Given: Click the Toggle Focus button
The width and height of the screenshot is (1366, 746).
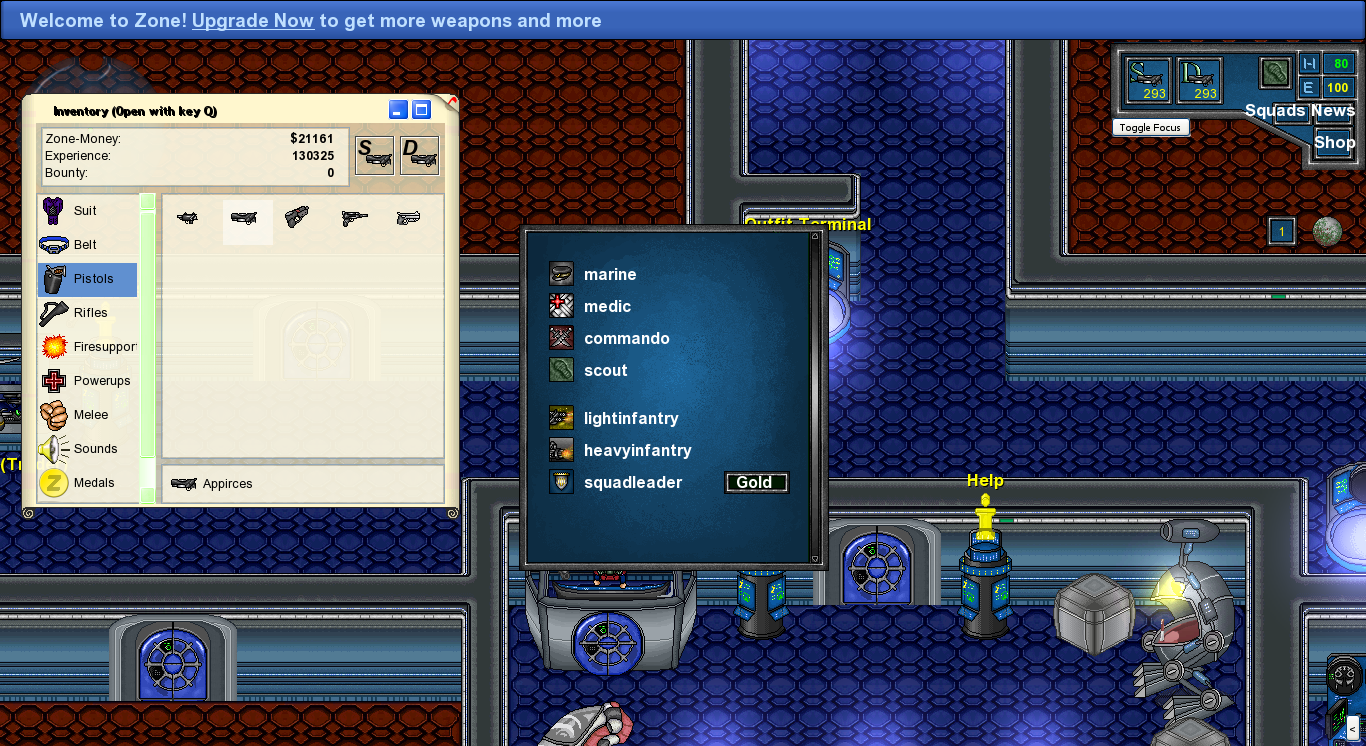Looking at the screenshot, I should point(1150,128).
